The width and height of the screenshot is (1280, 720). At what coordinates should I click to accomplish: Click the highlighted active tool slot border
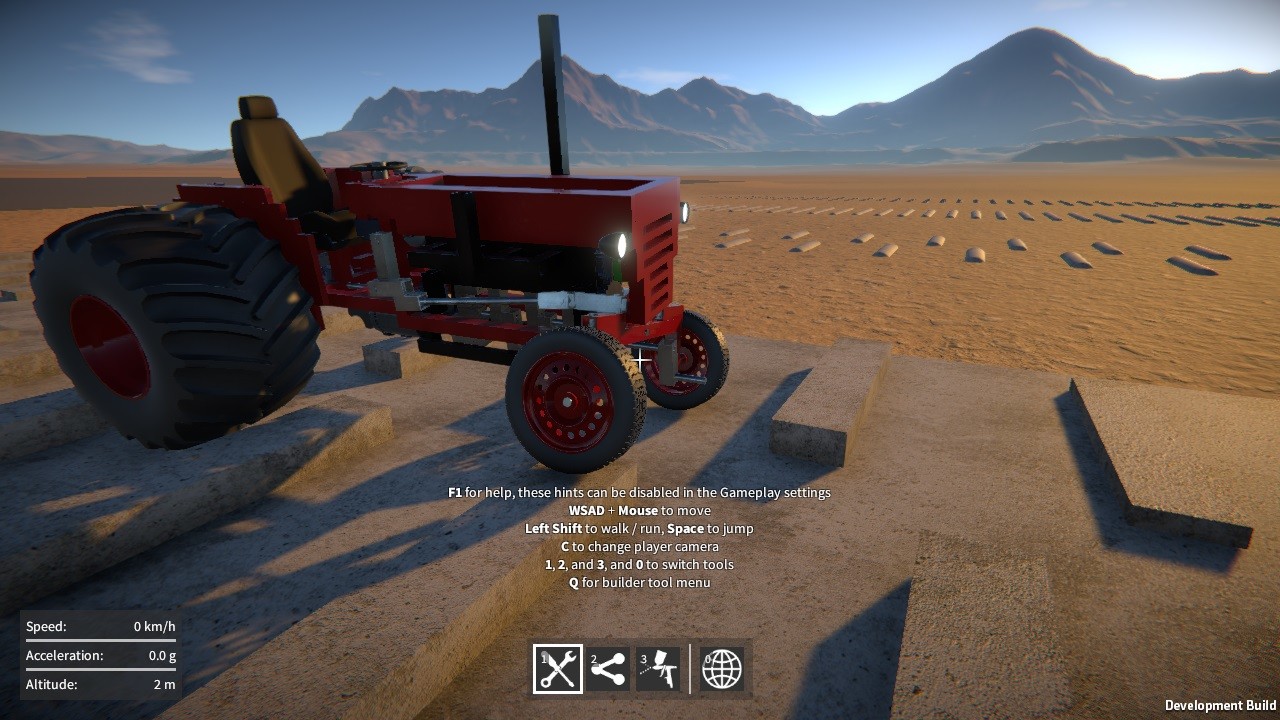click(x=556, y=646)
